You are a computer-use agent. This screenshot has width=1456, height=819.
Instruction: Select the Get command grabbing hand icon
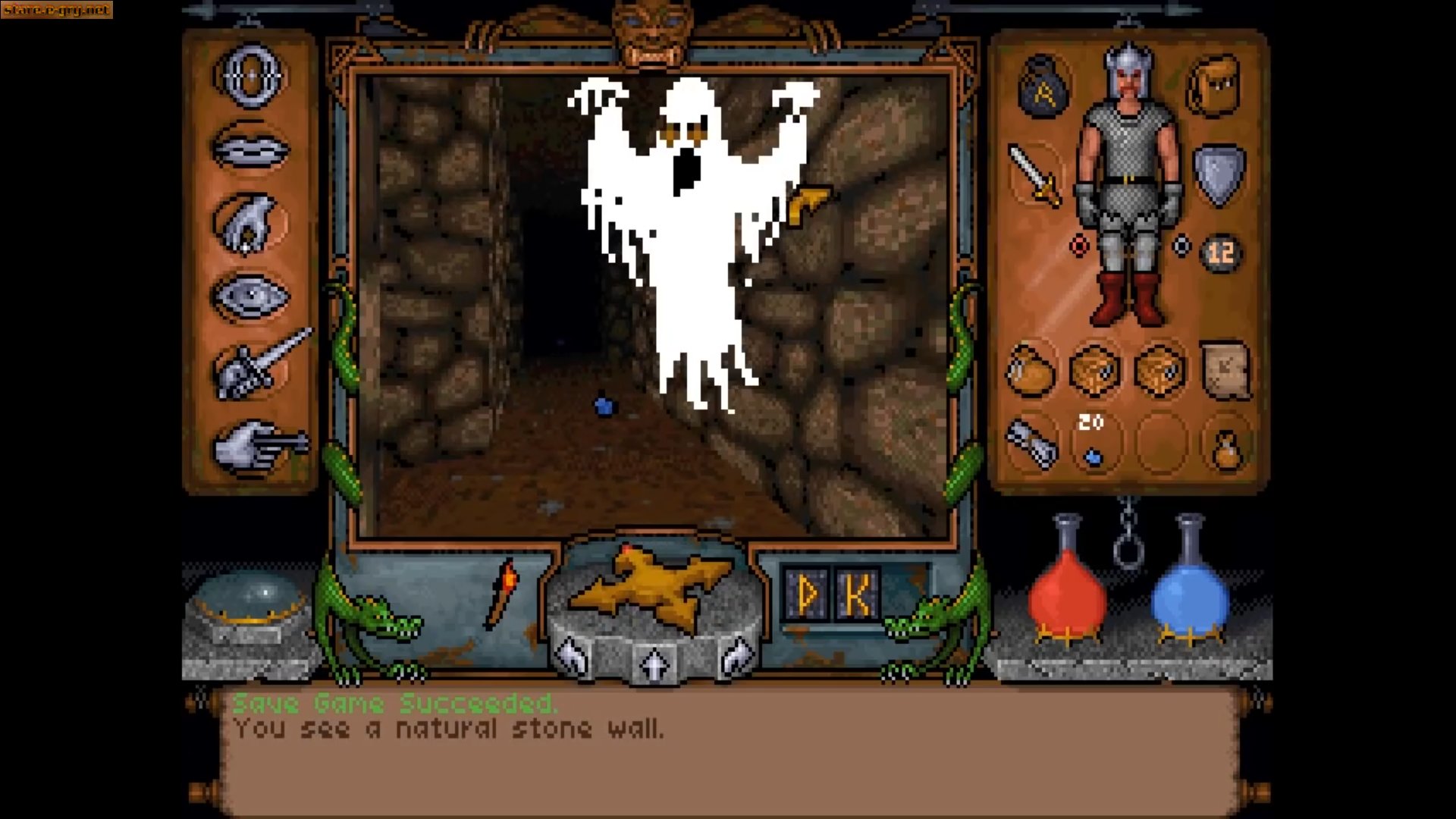(x=250, y=220)
